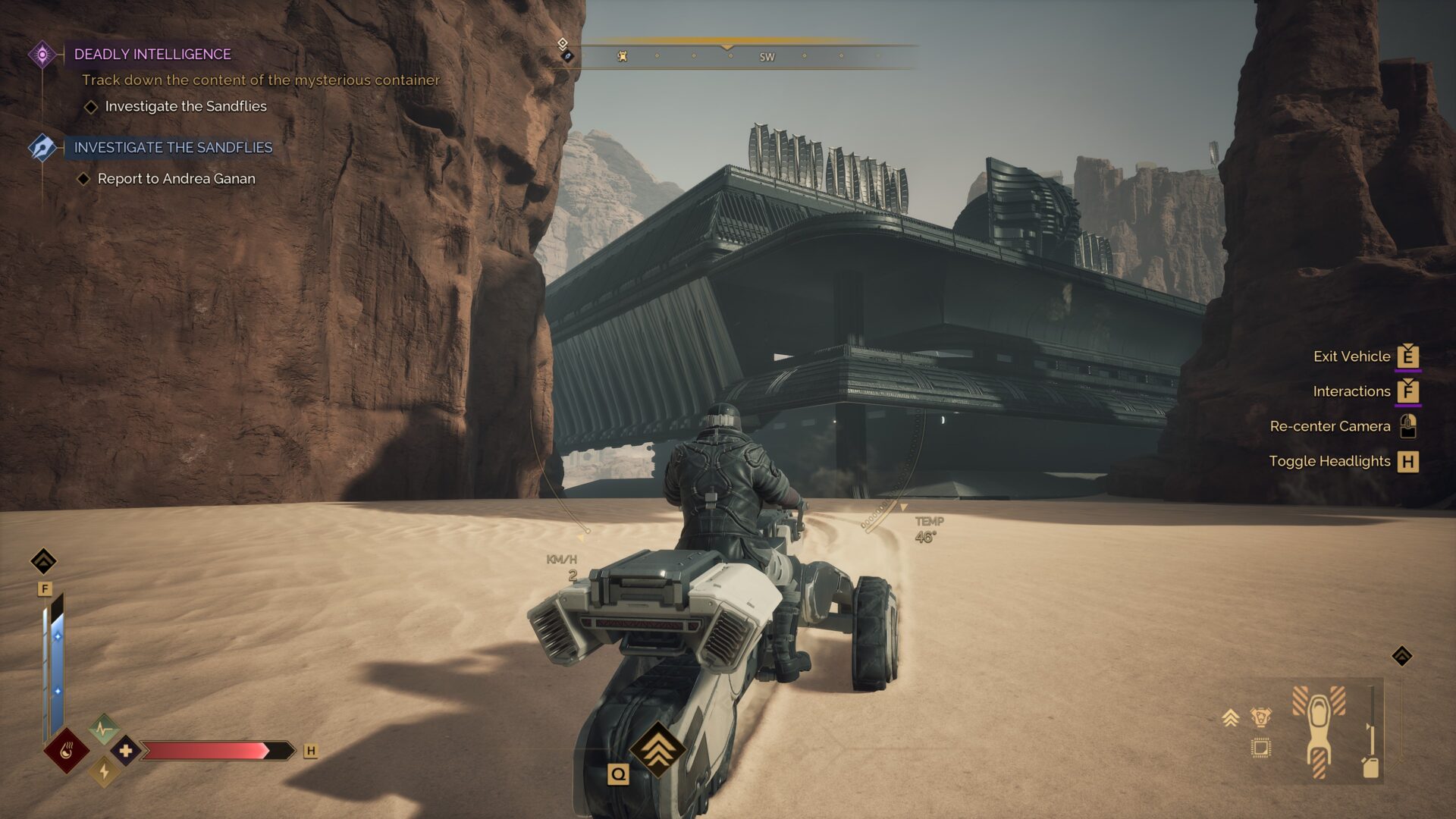1456x819 pixels.
Task: Activate the vehicle boost chevron ability icon
Action: (657, 749)
